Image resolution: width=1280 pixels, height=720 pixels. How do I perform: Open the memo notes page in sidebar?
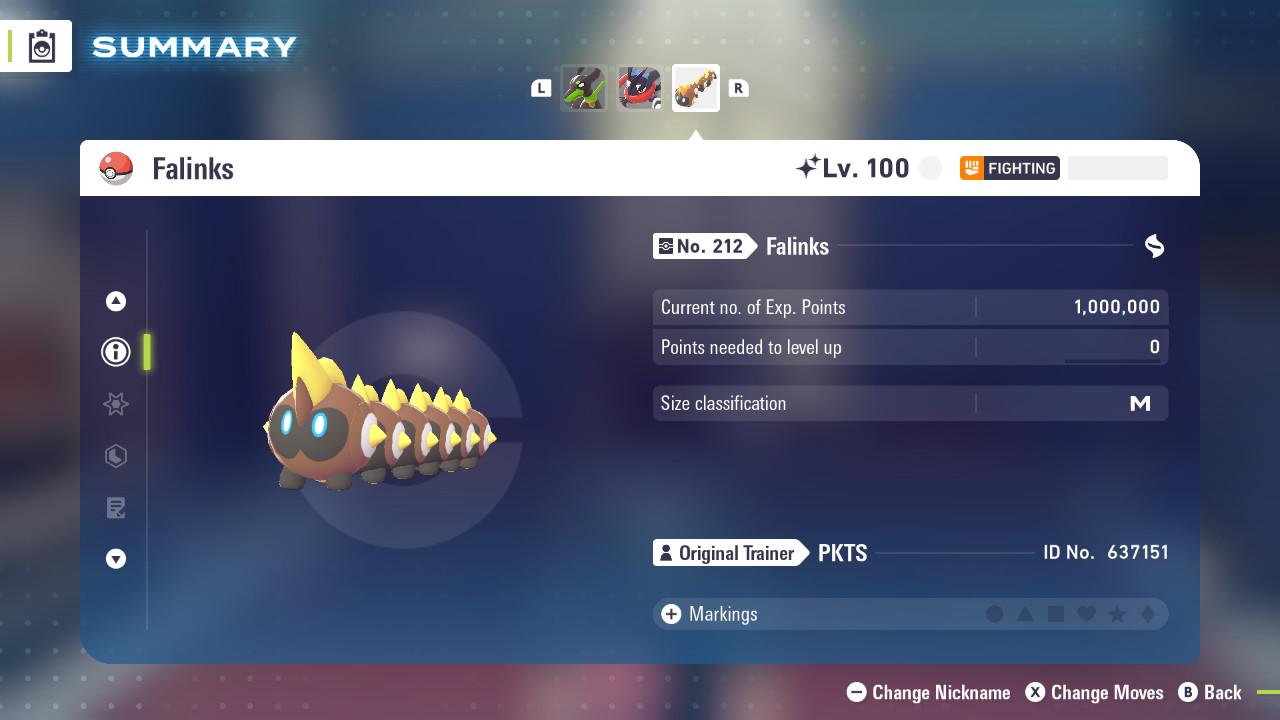pos(115,508)
